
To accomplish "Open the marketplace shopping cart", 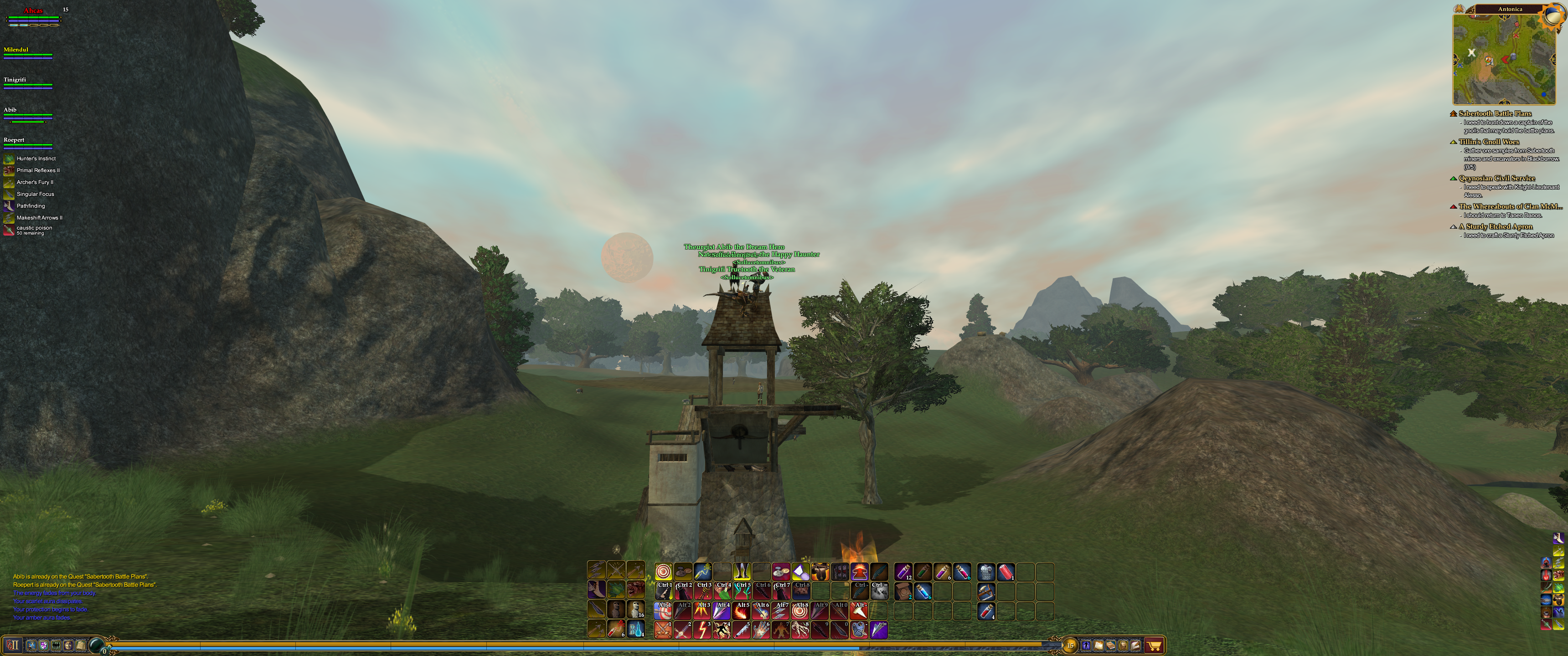I will coord(1154,646).
